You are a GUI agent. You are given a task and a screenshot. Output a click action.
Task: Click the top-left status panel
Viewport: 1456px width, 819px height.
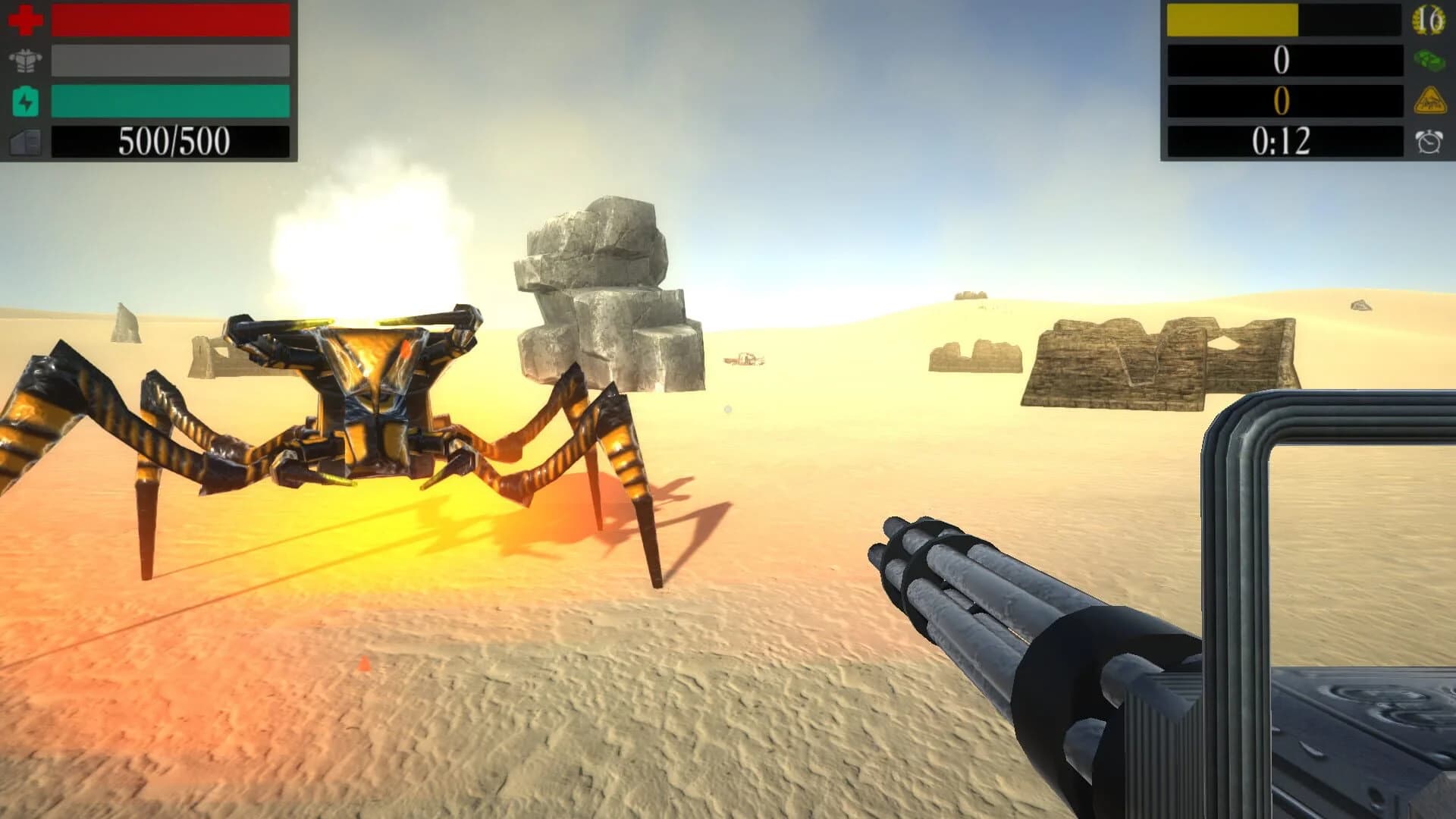point(152,80)
